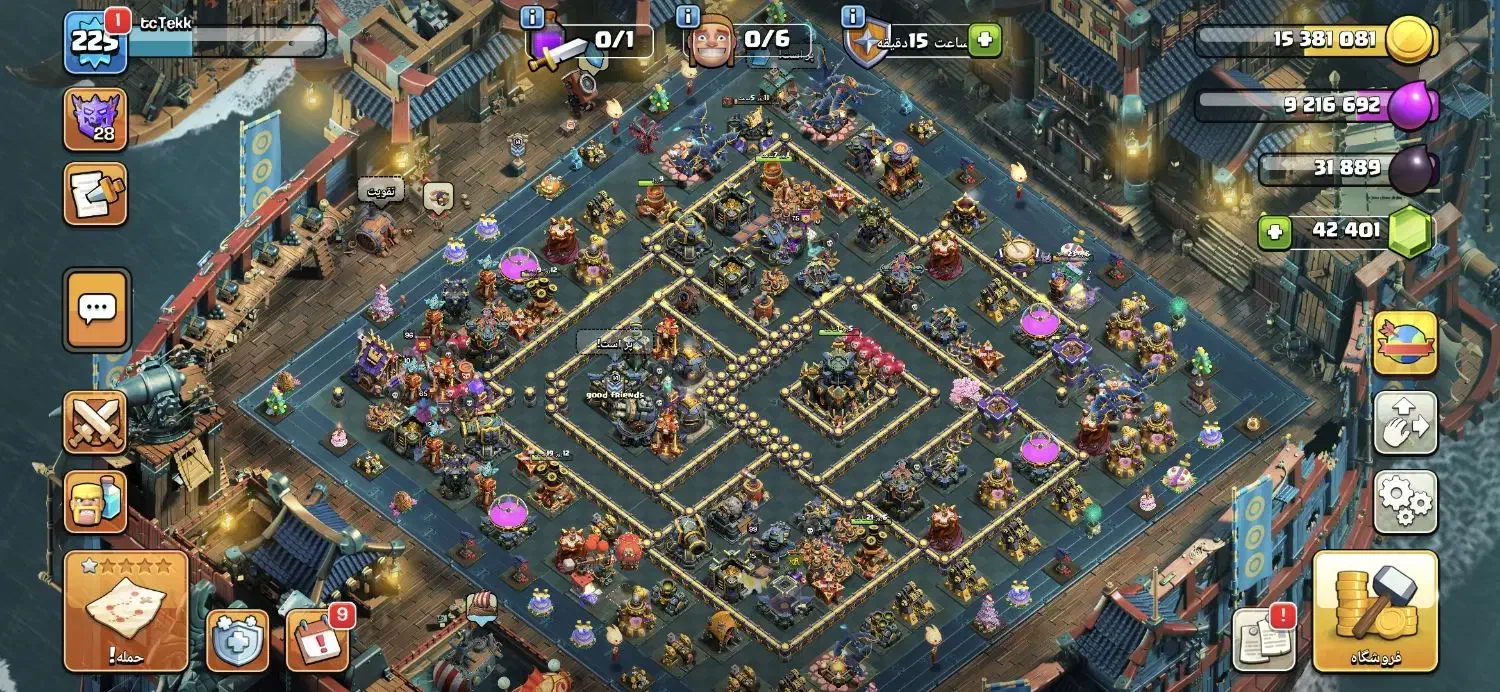This screenshot has height=692, width=1500.
Task: Open the Shop with the hammer icon
Action: (x=1375, y=610)
